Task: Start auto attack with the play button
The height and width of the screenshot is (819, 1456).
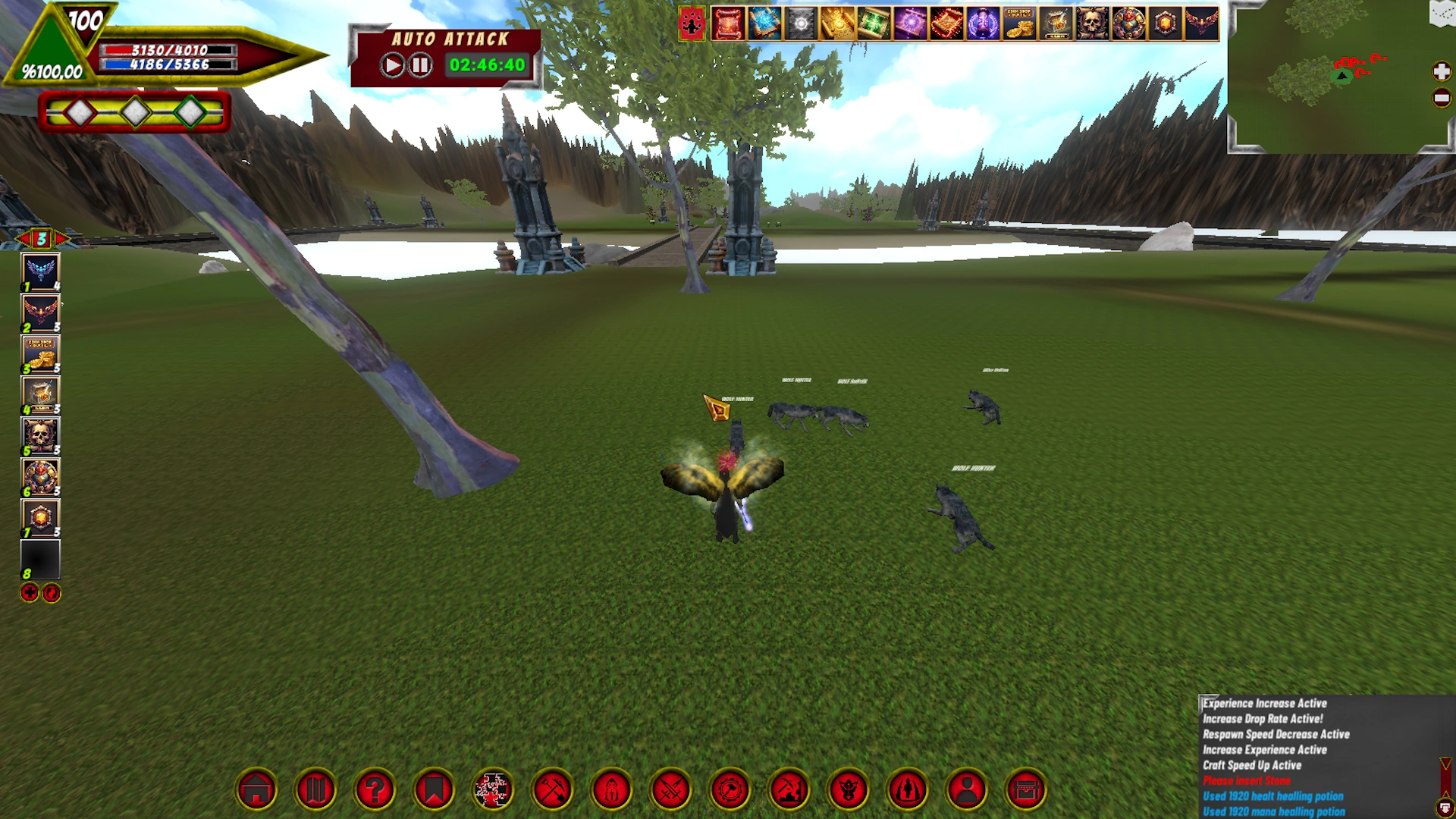Action: pyautogui.click(x=392, y=64)
